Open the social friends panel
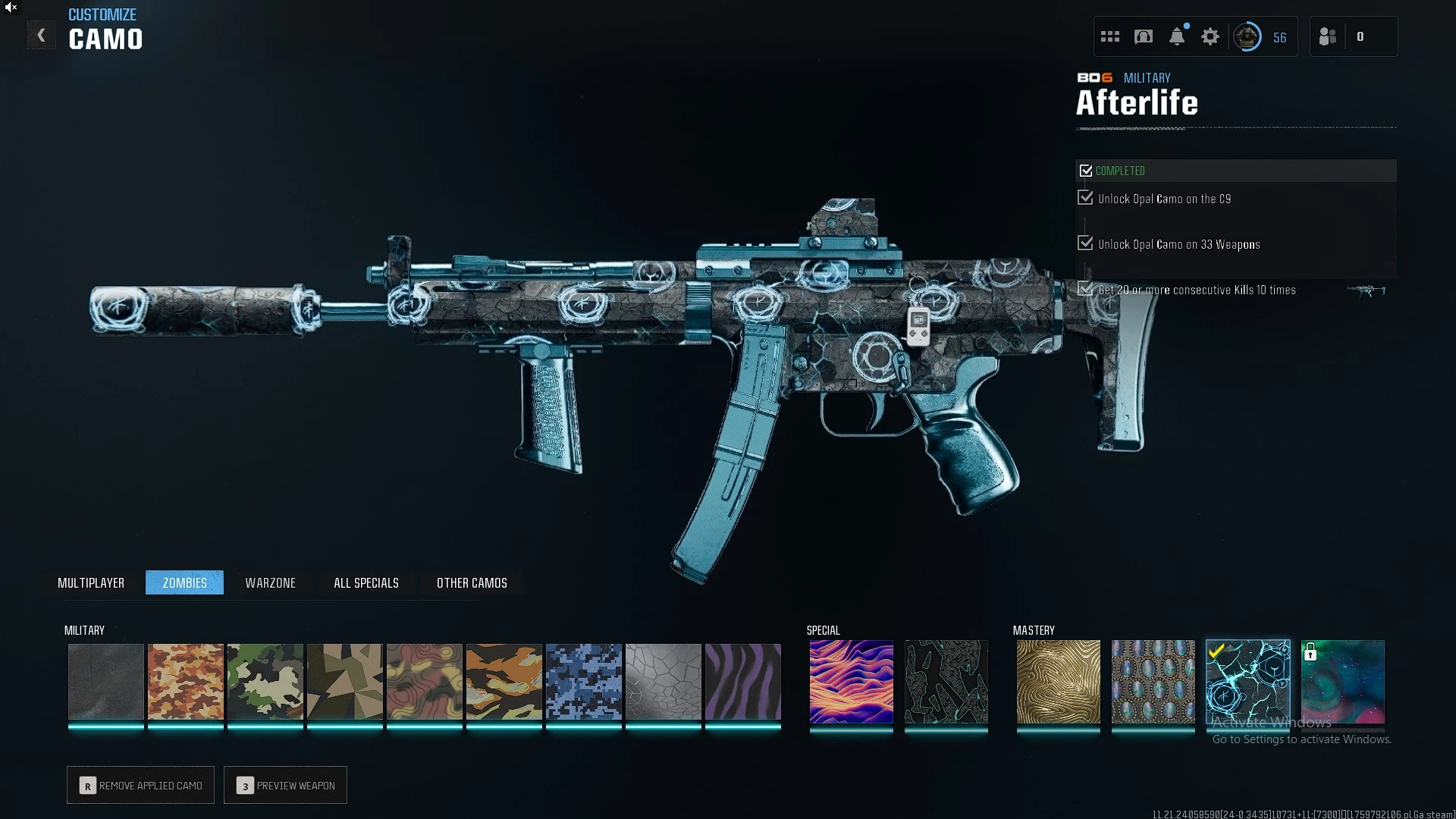Viewport: 1456px width, 819px height. click(x=1328, y=36)
